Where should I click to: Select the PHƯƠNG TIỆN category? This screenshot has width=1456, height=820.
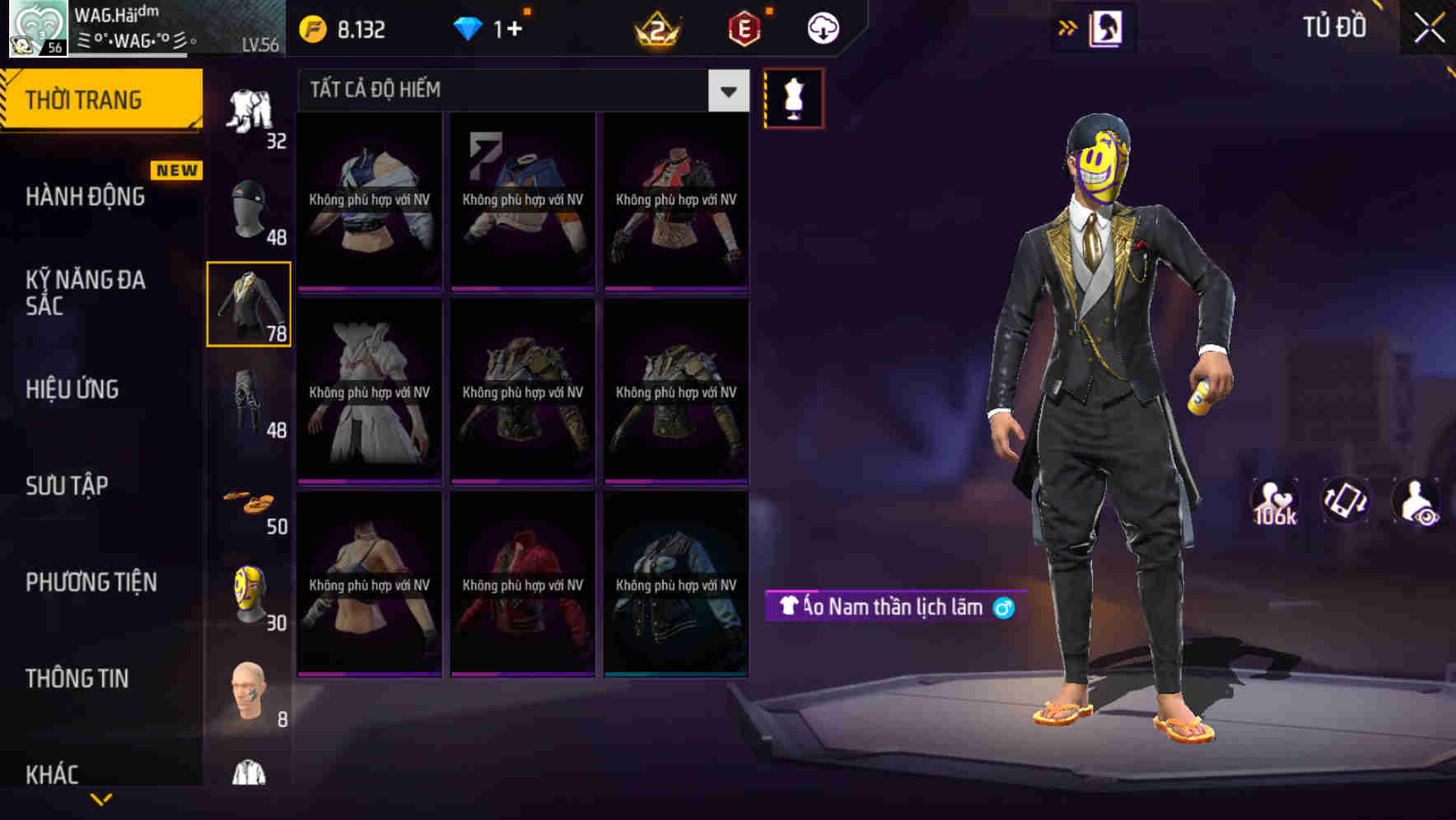[x=91, y=581]
